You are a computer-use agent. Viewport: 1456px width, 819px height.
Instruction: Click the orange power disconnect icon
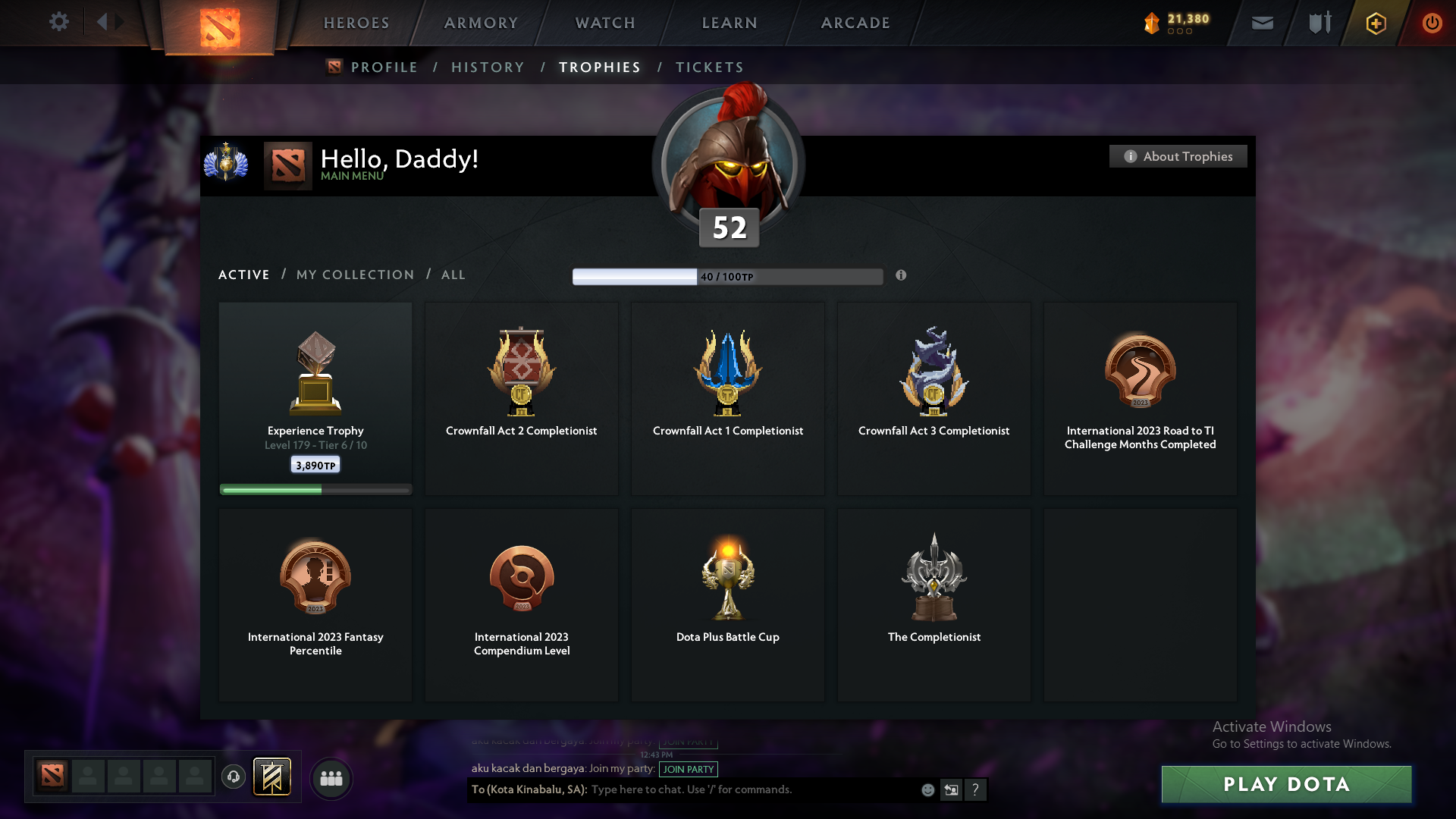[1432, 23]
